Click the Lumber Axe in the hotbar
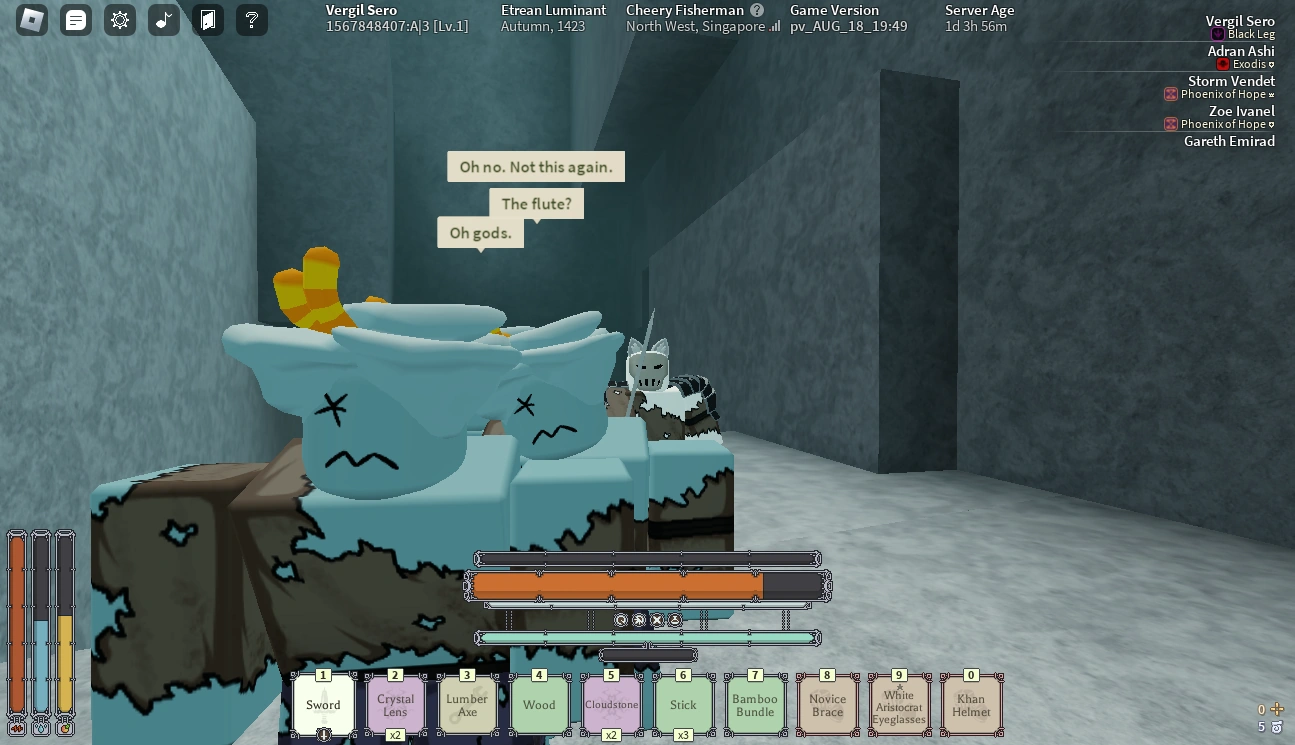The height and width of the screenshot is (745, 1295). tap(467, 704)
